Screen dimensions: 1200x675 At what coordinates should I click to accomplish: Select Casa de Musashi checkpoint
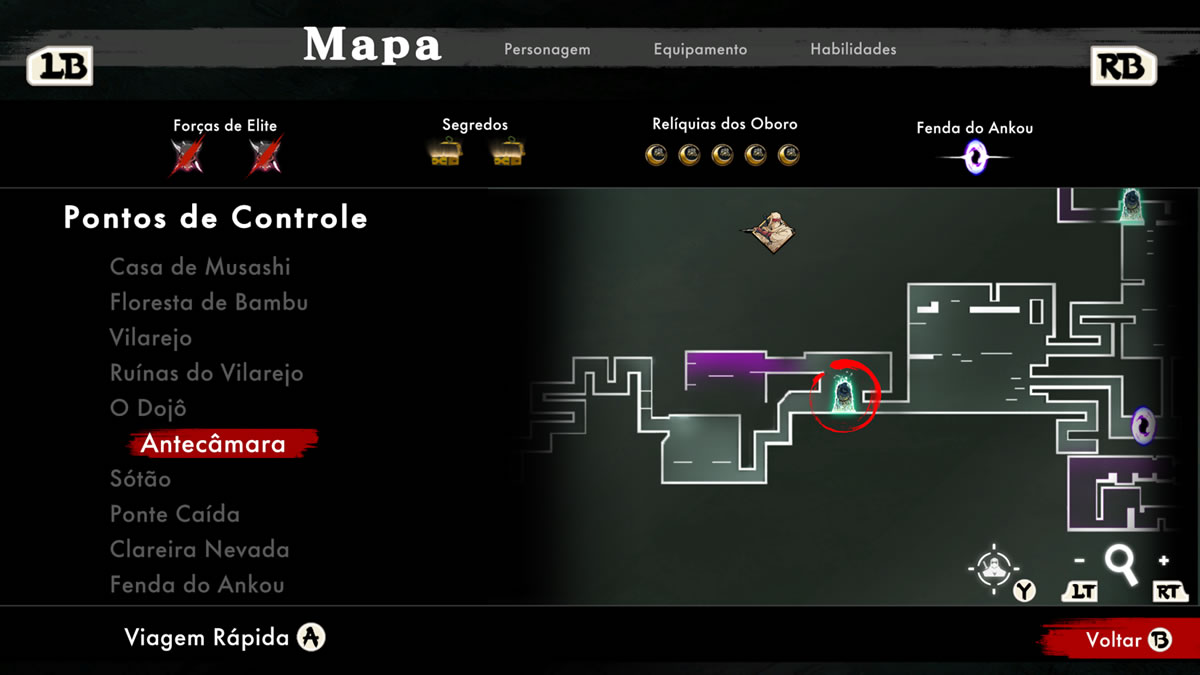tap(200, 267)
